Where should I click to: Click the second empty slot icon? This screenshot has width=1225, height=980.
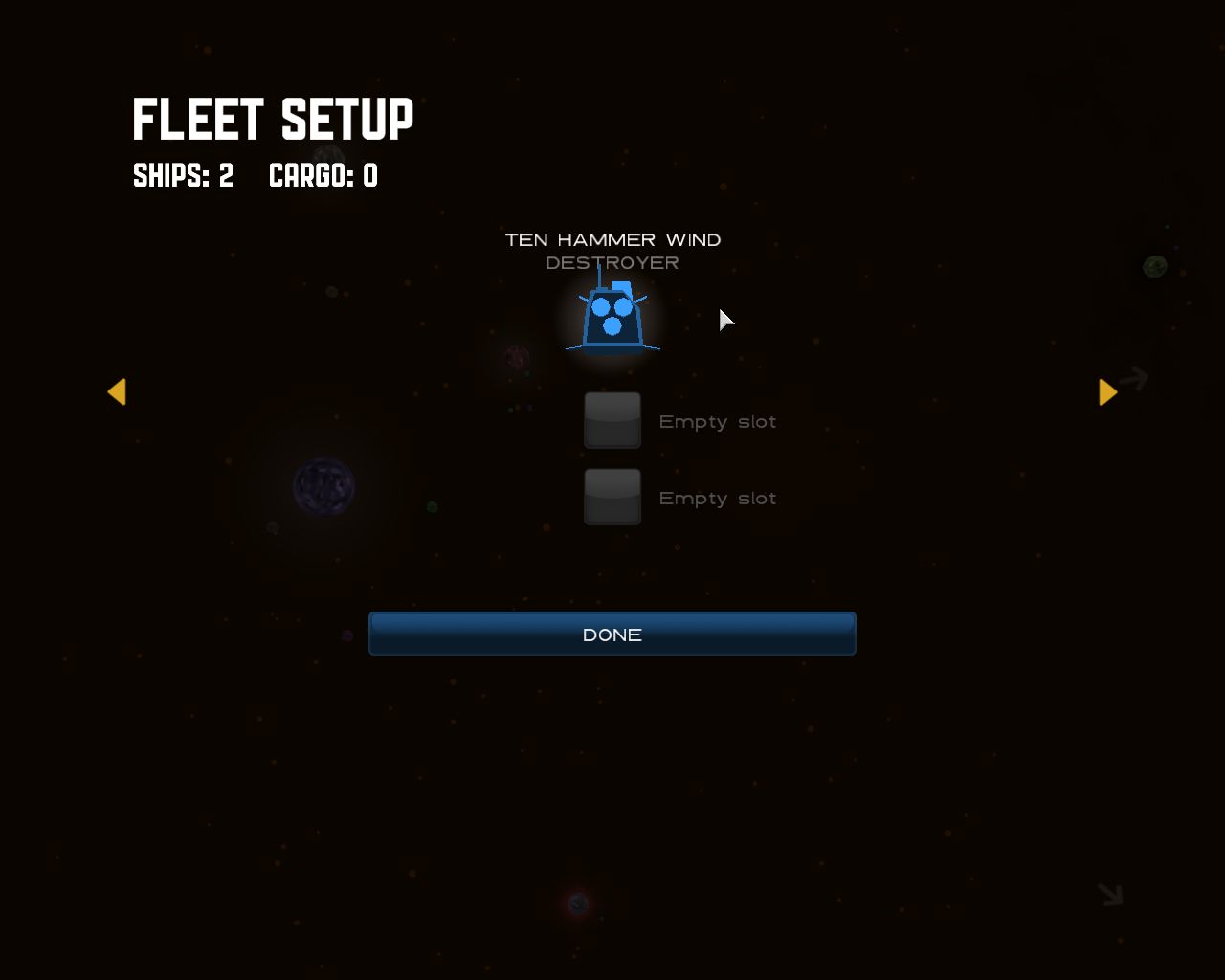pyautogui.click(x=612, y=497)
